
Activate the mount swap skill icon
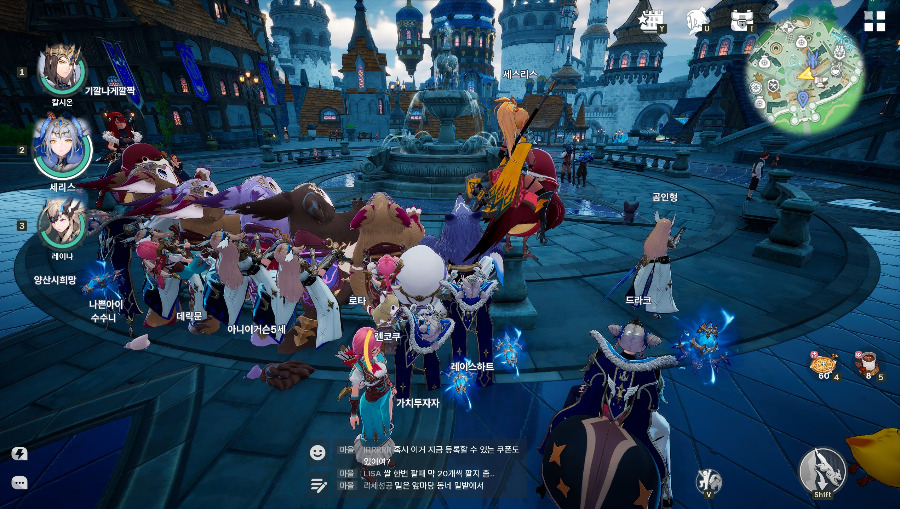click(708, 481)
